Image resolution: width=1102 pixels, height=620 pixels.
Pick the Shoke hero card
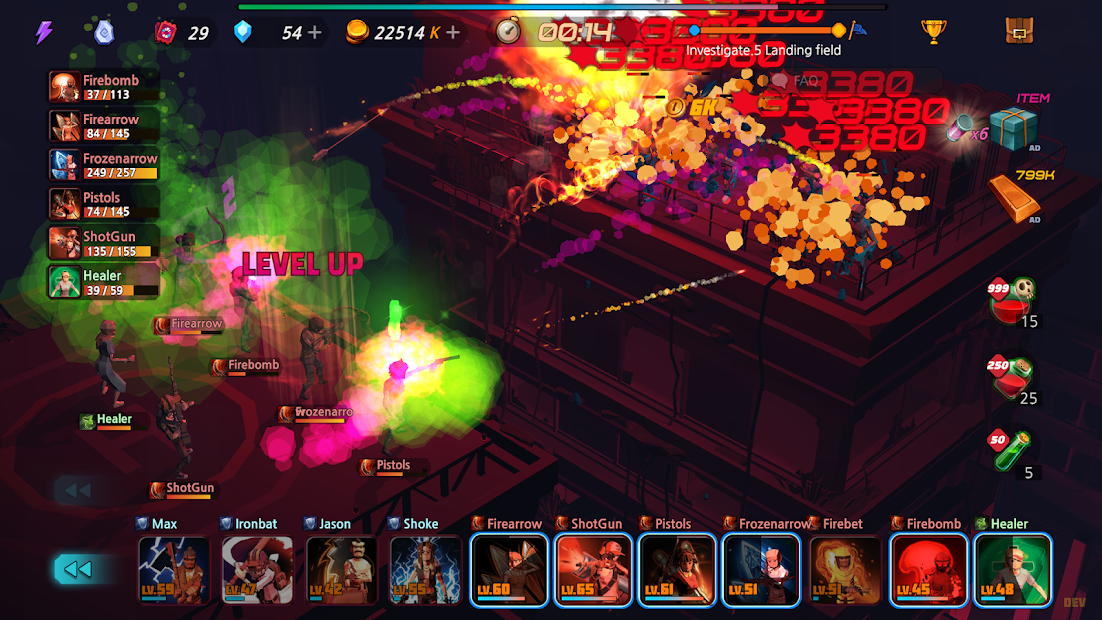click(x=426, y=570)
